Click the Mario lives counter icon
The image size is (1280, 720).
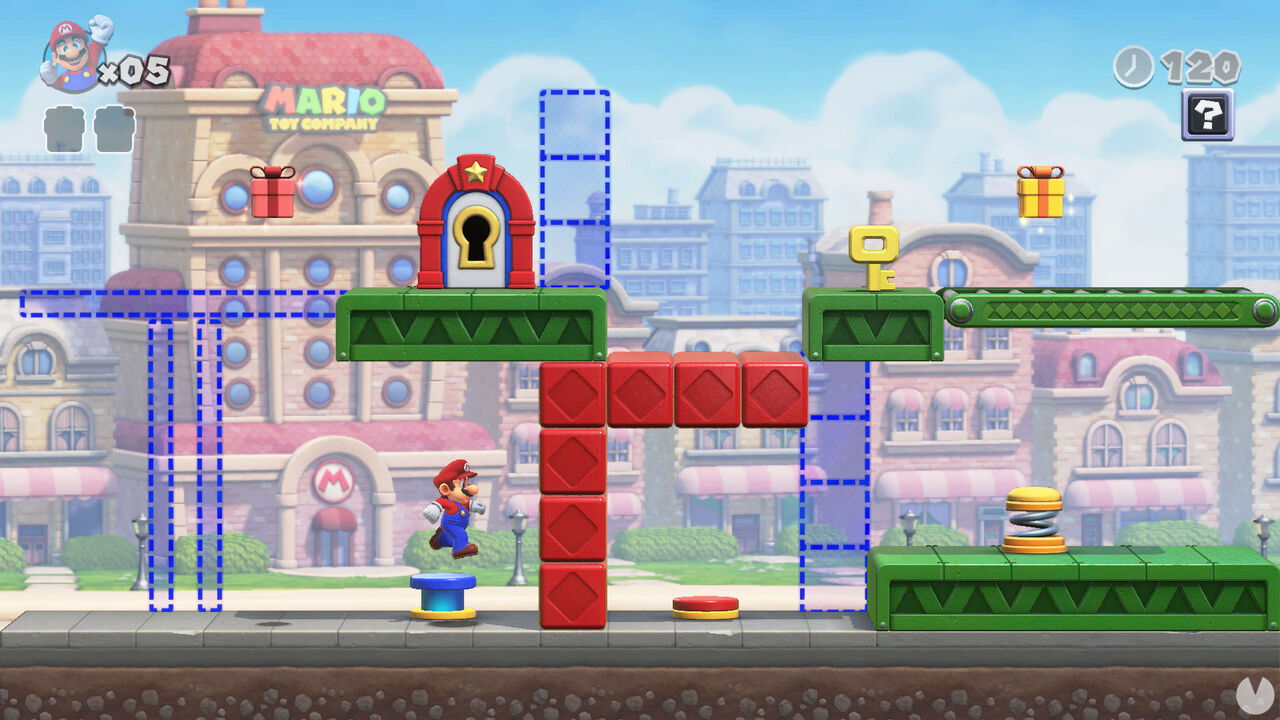(65, 45)
